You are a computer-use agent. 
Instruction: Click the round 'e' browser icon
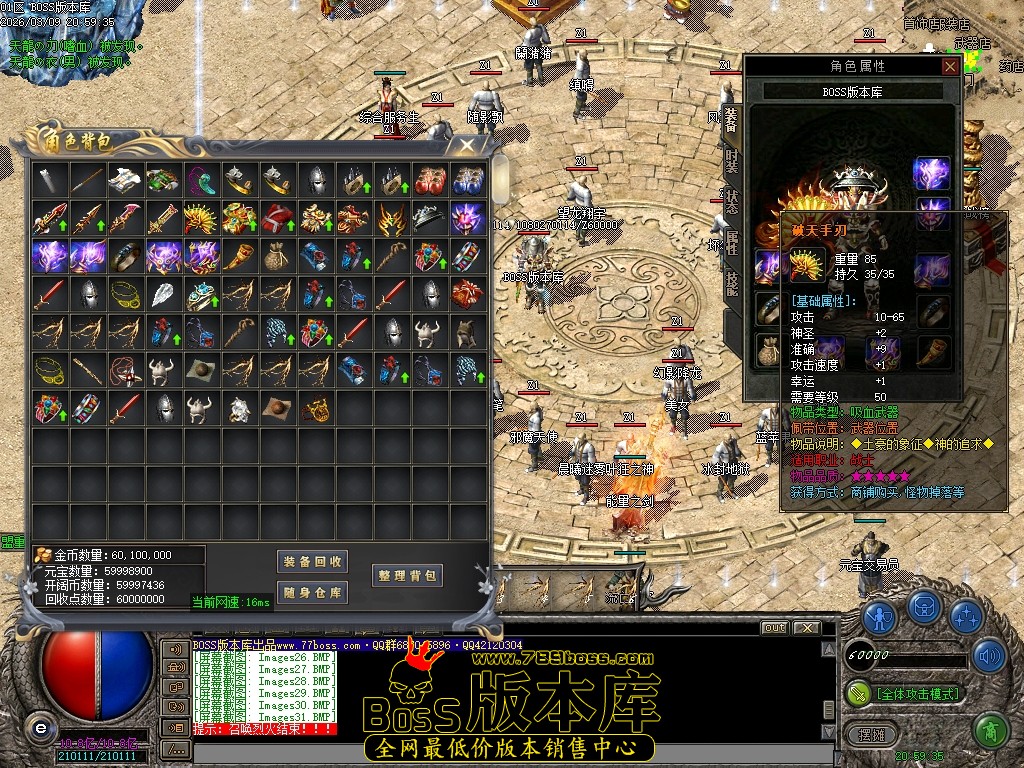40,726
